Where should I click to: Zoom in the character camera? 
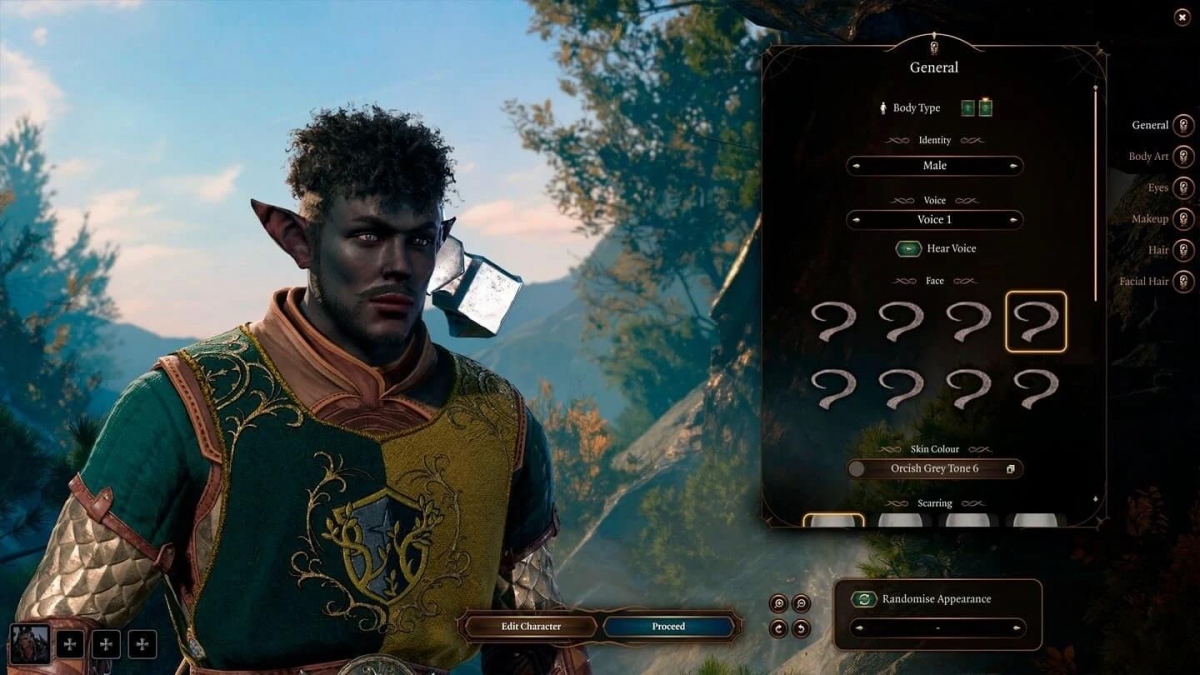778,603
